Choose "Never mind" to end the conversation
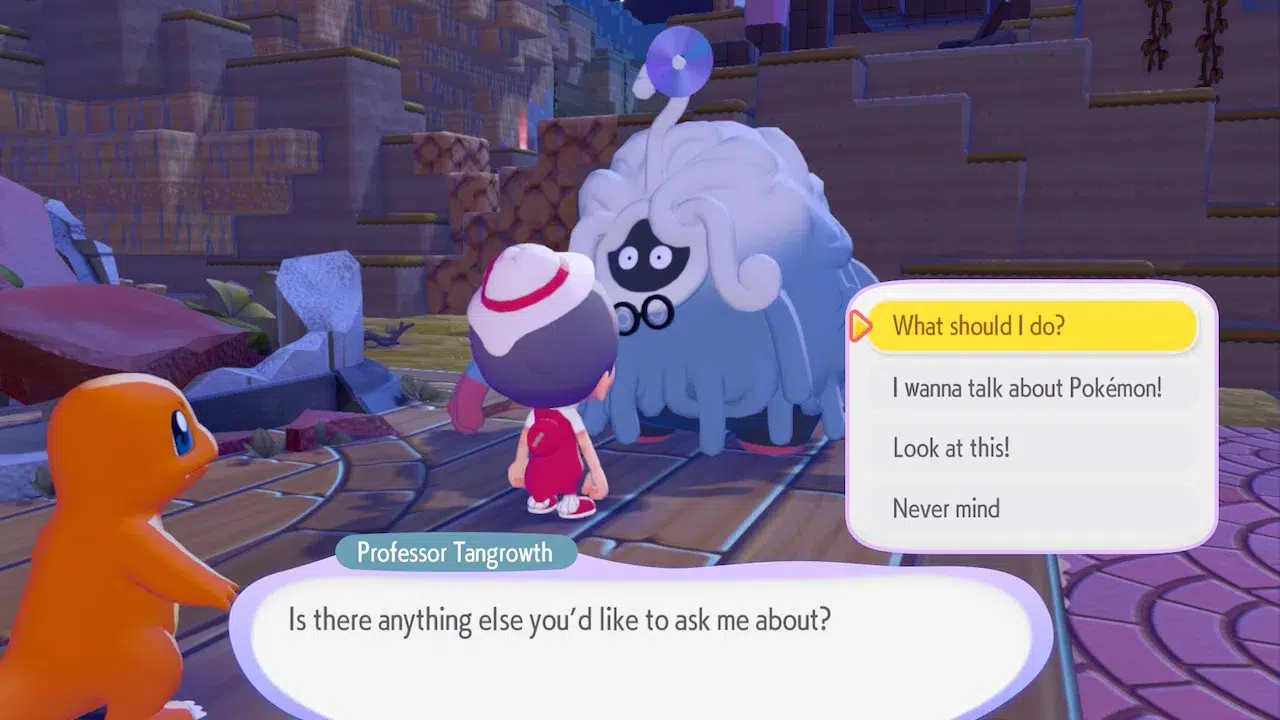Screen dimensions: 1280x720 coord(1031,508)
